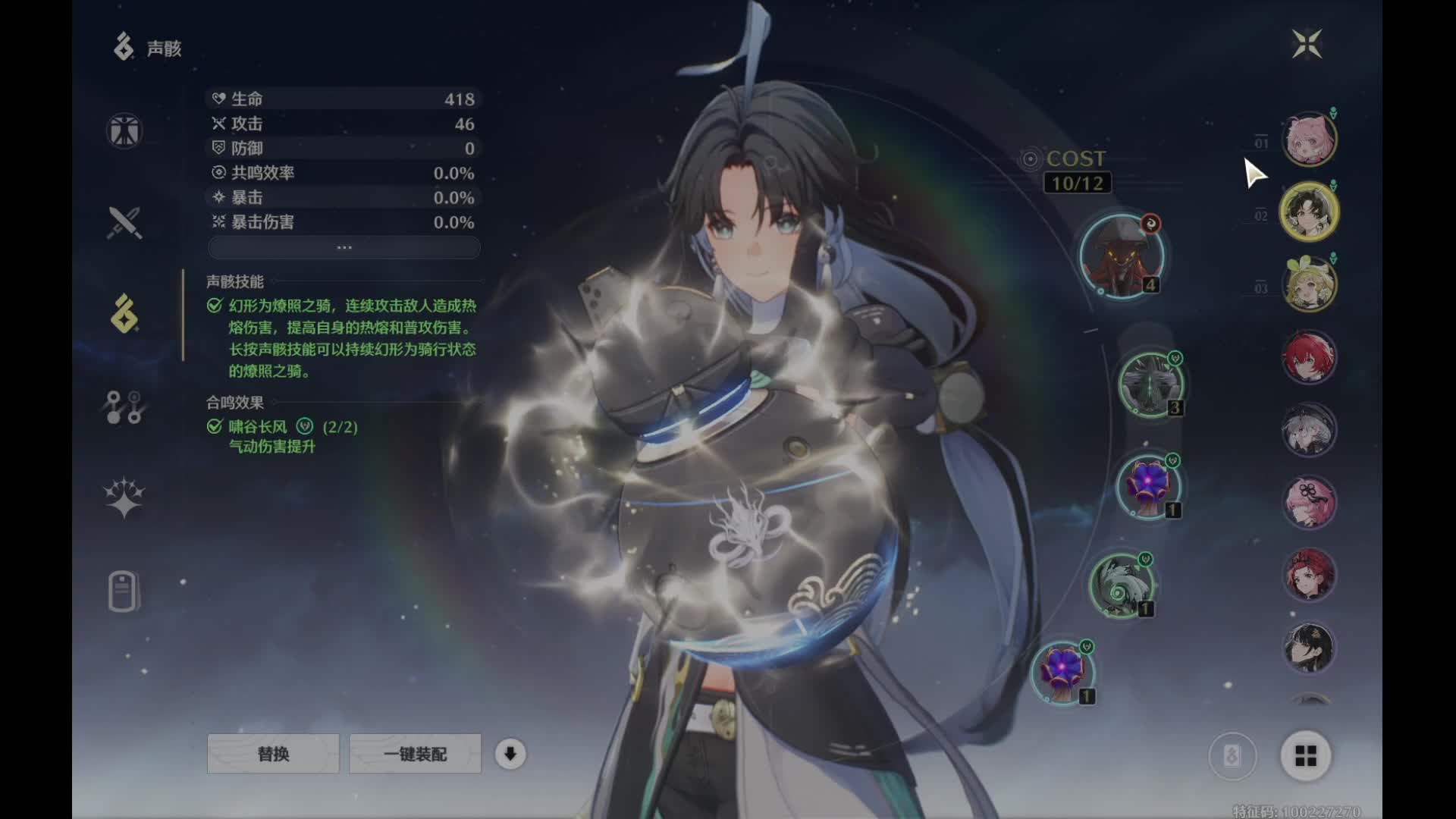
Task: Select the silver-haired character portrait
Action: click(1309, 430)
